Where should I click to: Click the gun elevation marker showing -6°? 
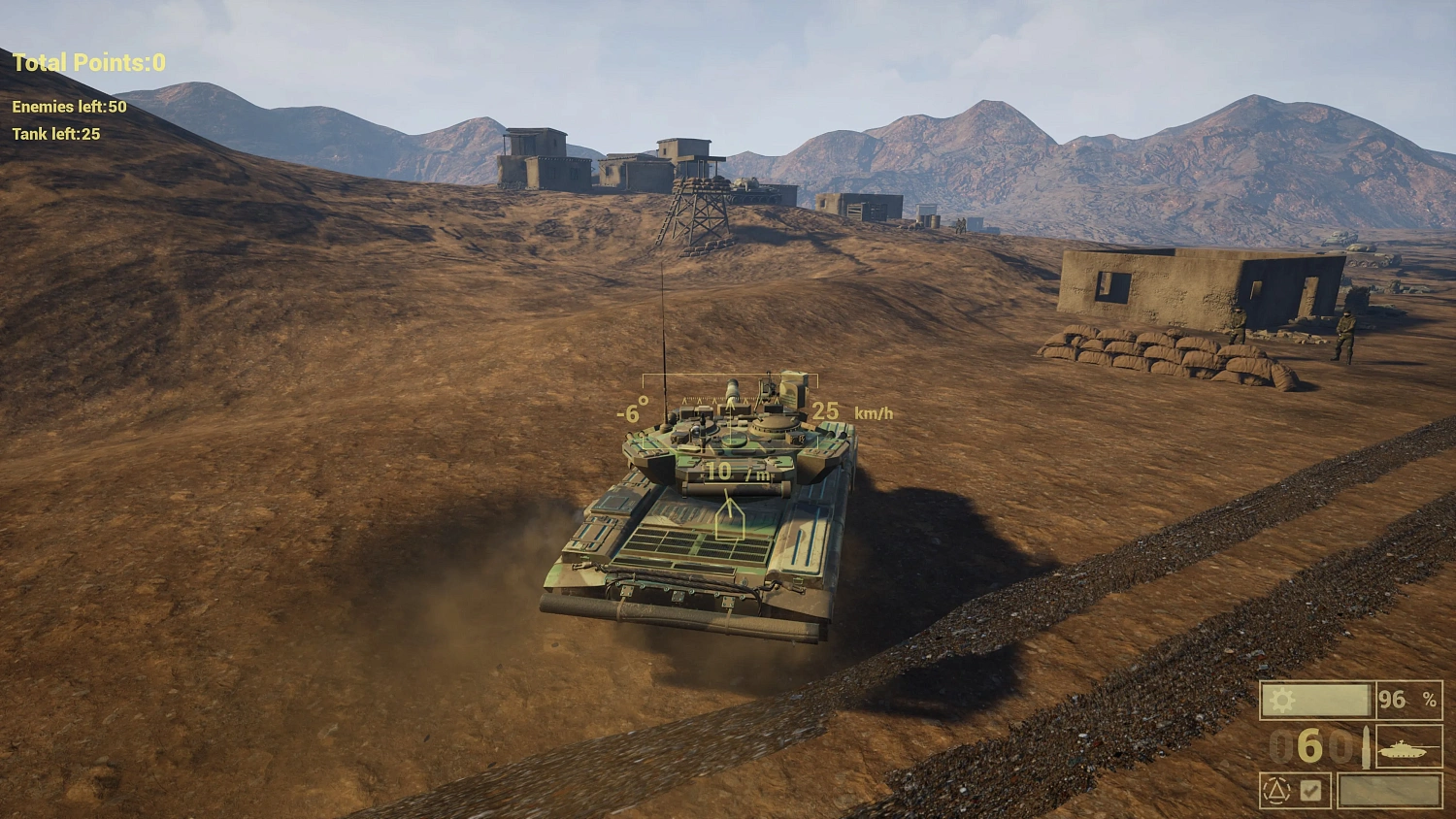click(632, 411)
